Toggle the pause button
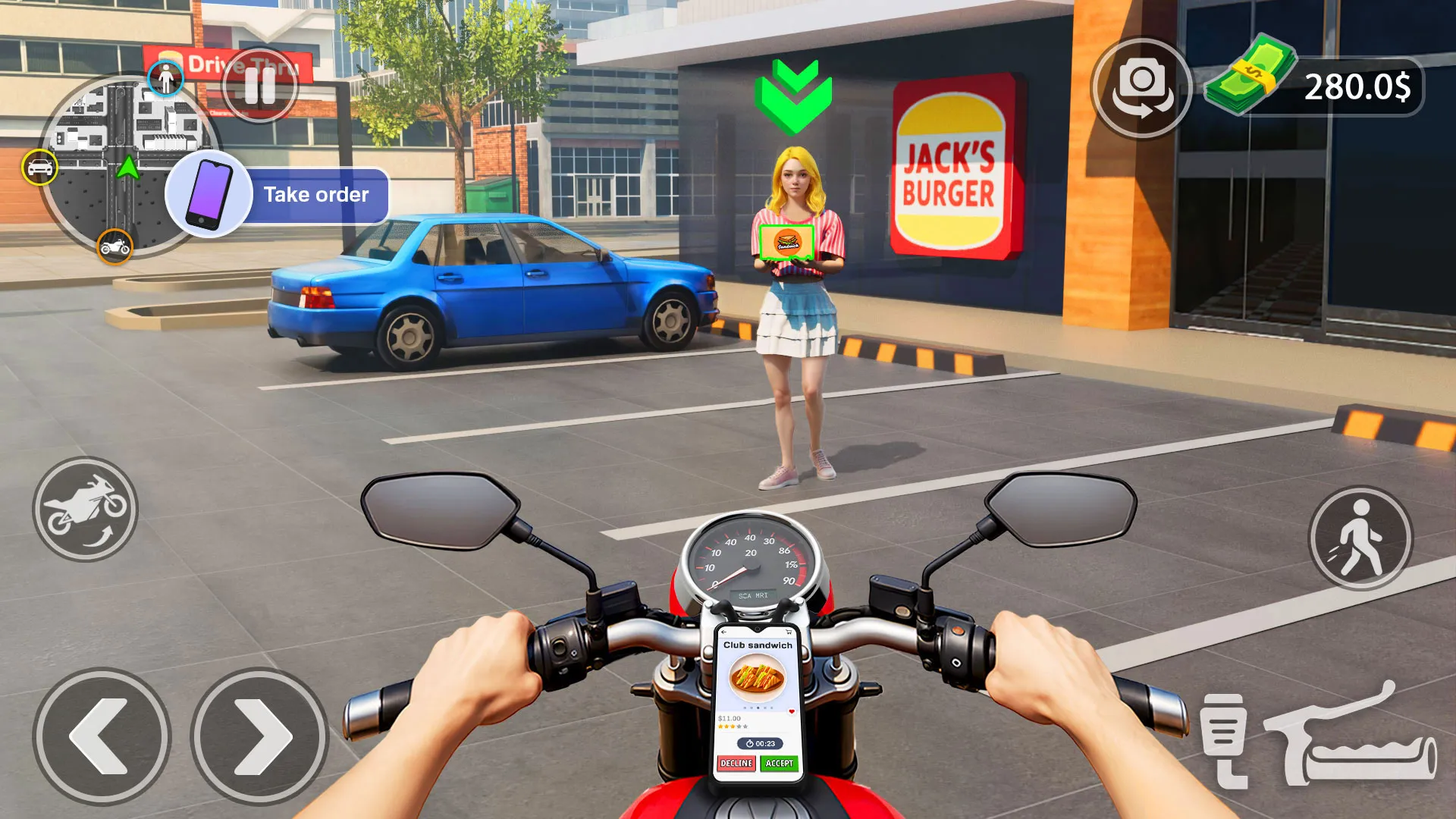Screen dimensions: 1456x819 pos(259,86)
